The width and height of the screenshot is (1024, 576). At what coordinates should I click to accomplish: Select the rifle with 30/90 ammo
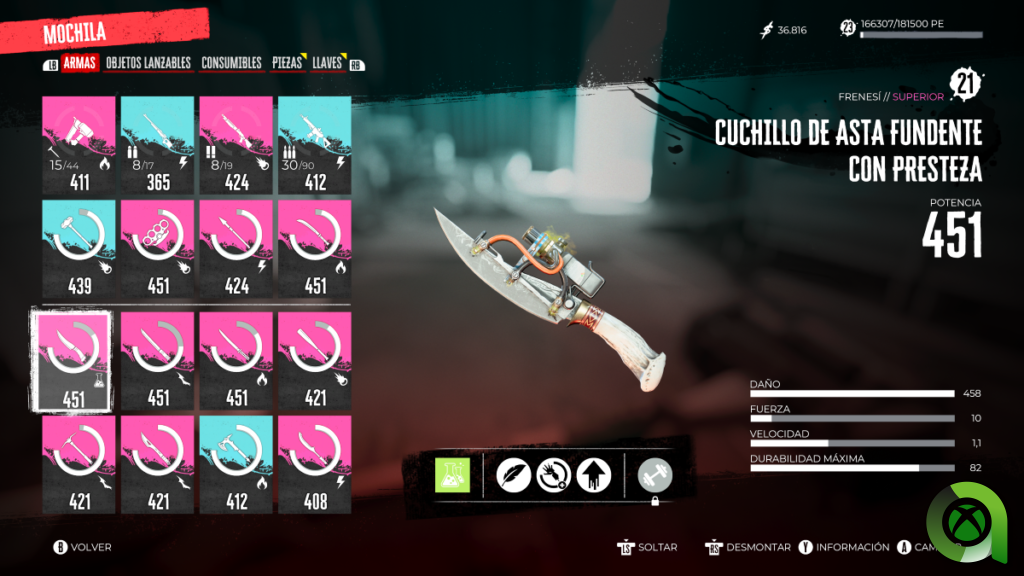point(315,145)
